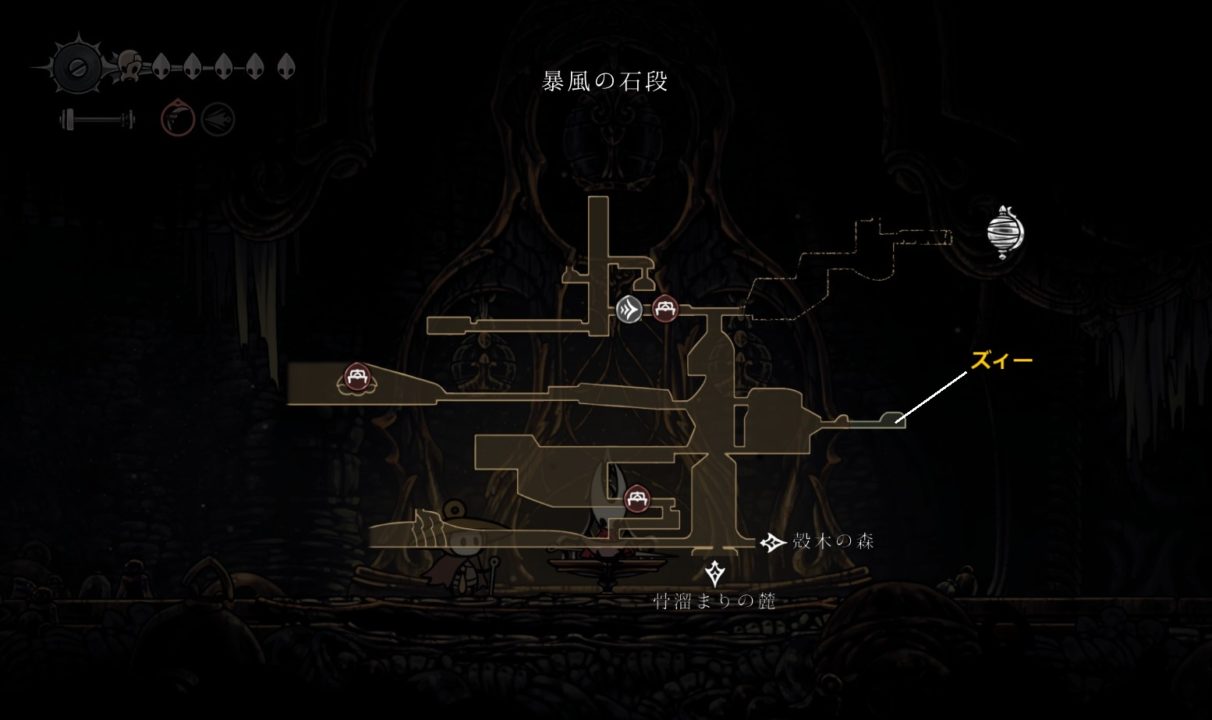Select the 骨溜まりの麓 exit marker
The image size is (1212, 720).
pyautogui.click(x=715, y=573)
